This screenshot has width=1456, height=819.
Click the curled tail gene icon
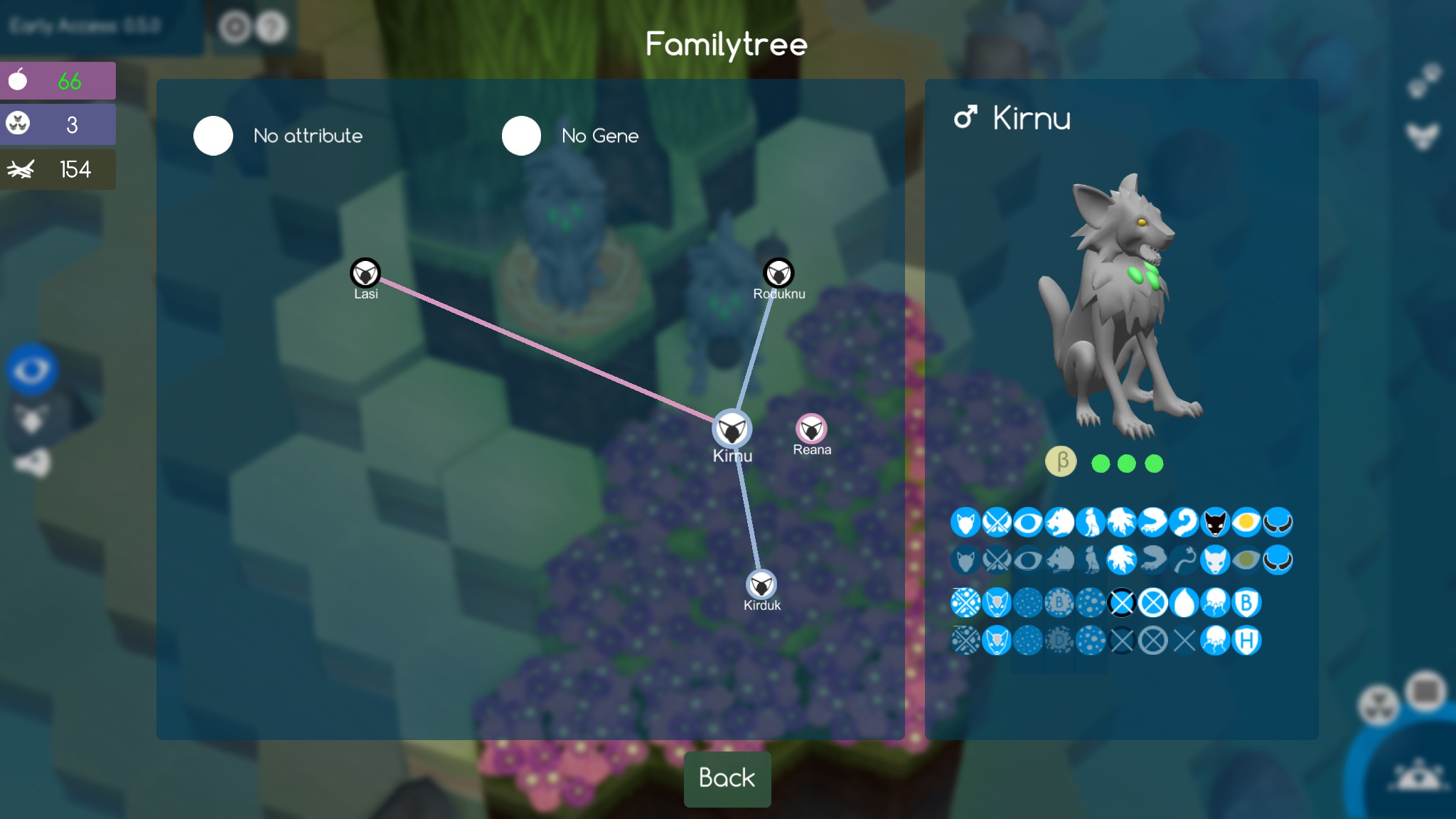pos(1184,523)
